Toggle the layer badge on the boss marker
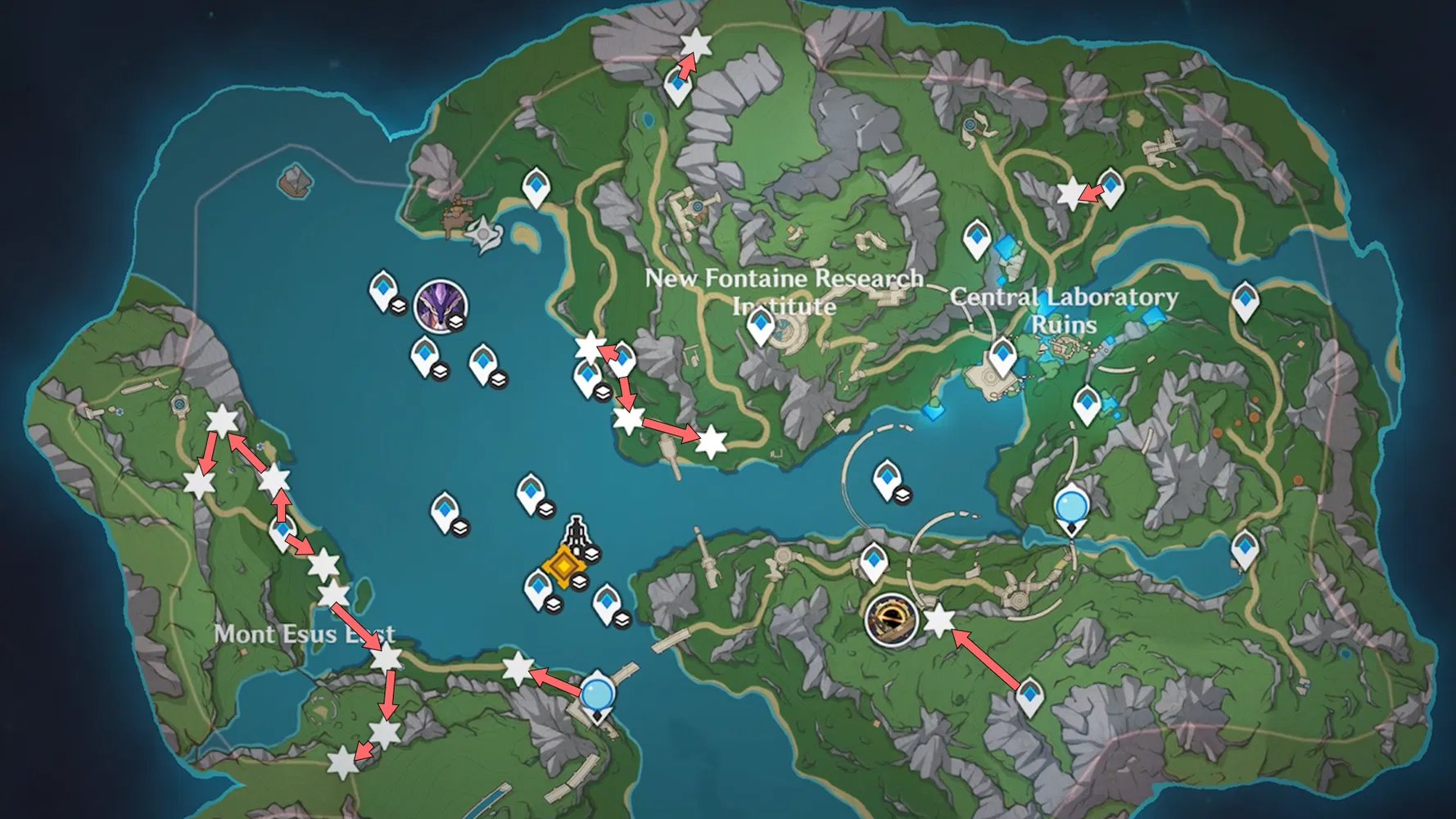The height and width of the screenshot is (819, 1456). tap(456, 322)
